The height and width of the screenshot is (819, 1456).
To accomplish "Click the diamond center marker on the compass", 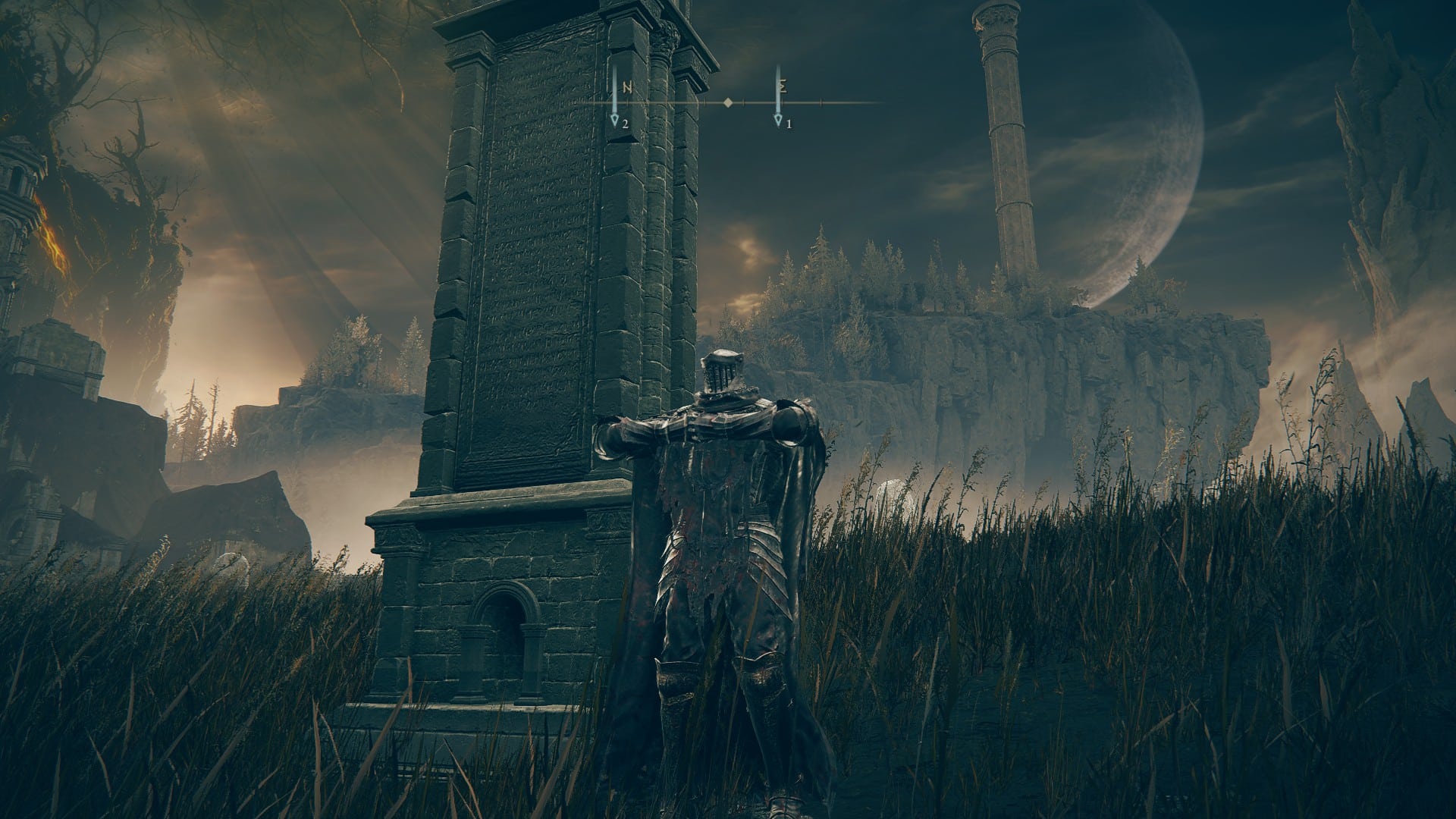I will (x=728, y=102).
